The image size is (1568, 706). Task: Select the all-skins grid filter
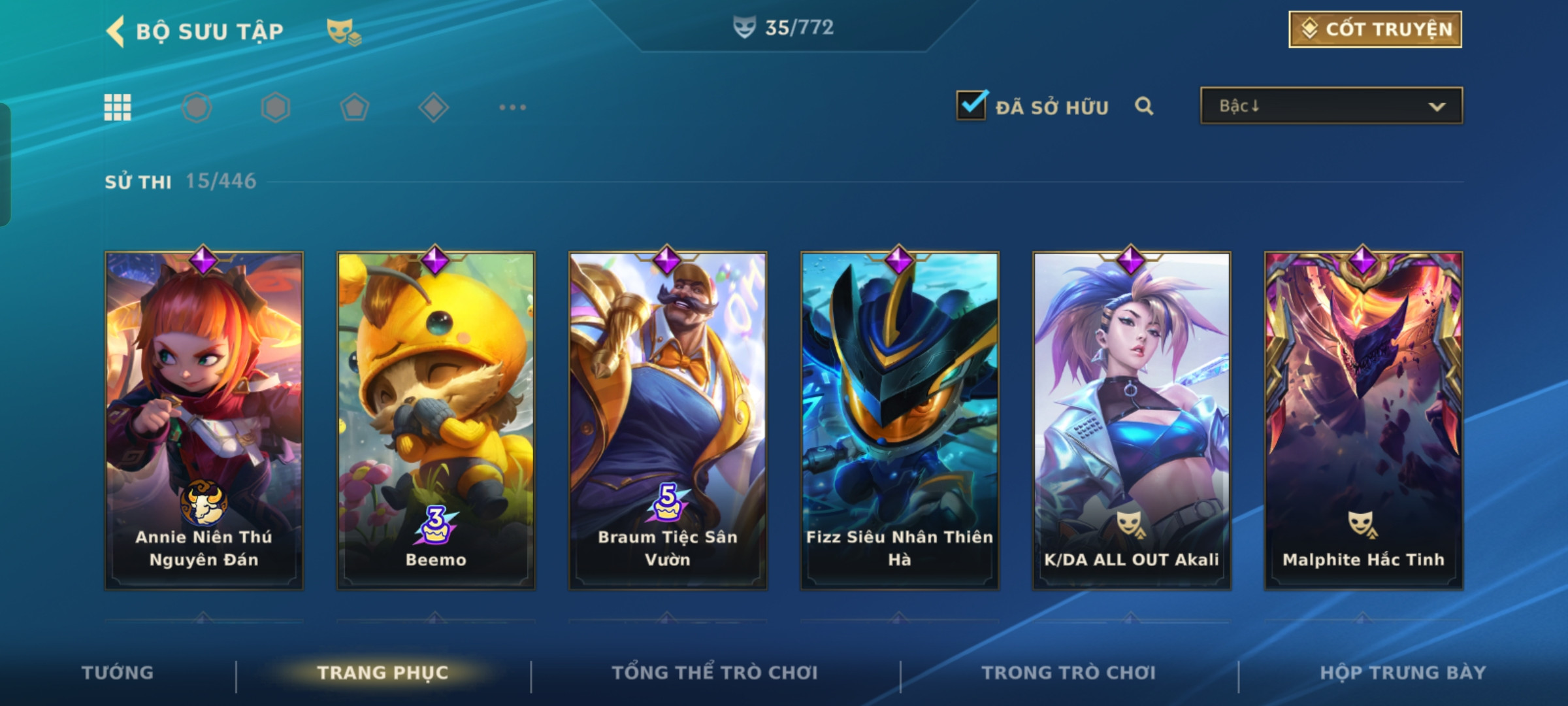pyautogui.click(x=118, y=107)
